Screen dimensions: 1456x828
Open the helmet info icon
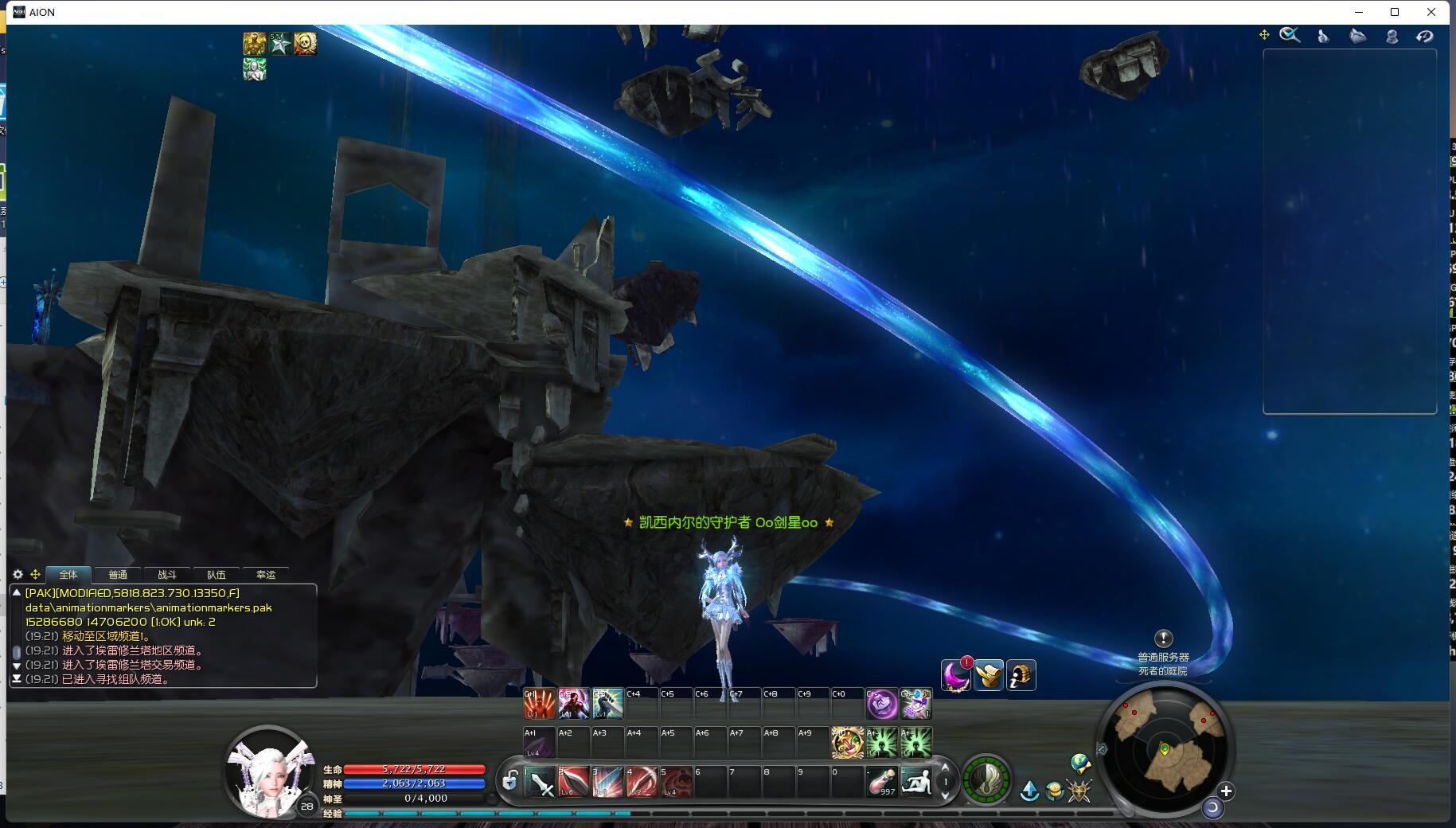click(x=1021, y=675)
